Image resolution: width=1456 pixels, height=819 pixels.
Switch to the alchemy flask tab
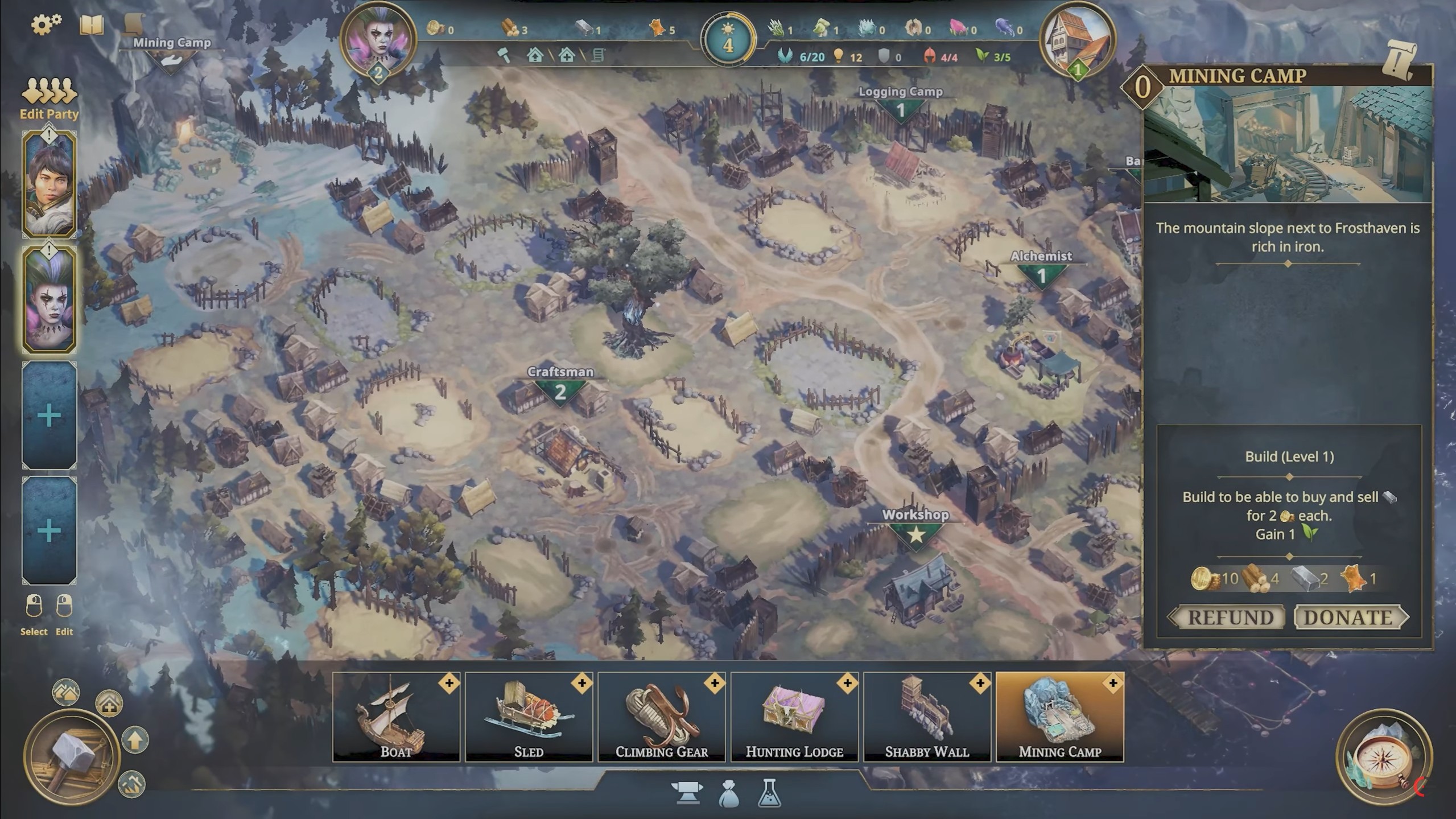[769, 793]
